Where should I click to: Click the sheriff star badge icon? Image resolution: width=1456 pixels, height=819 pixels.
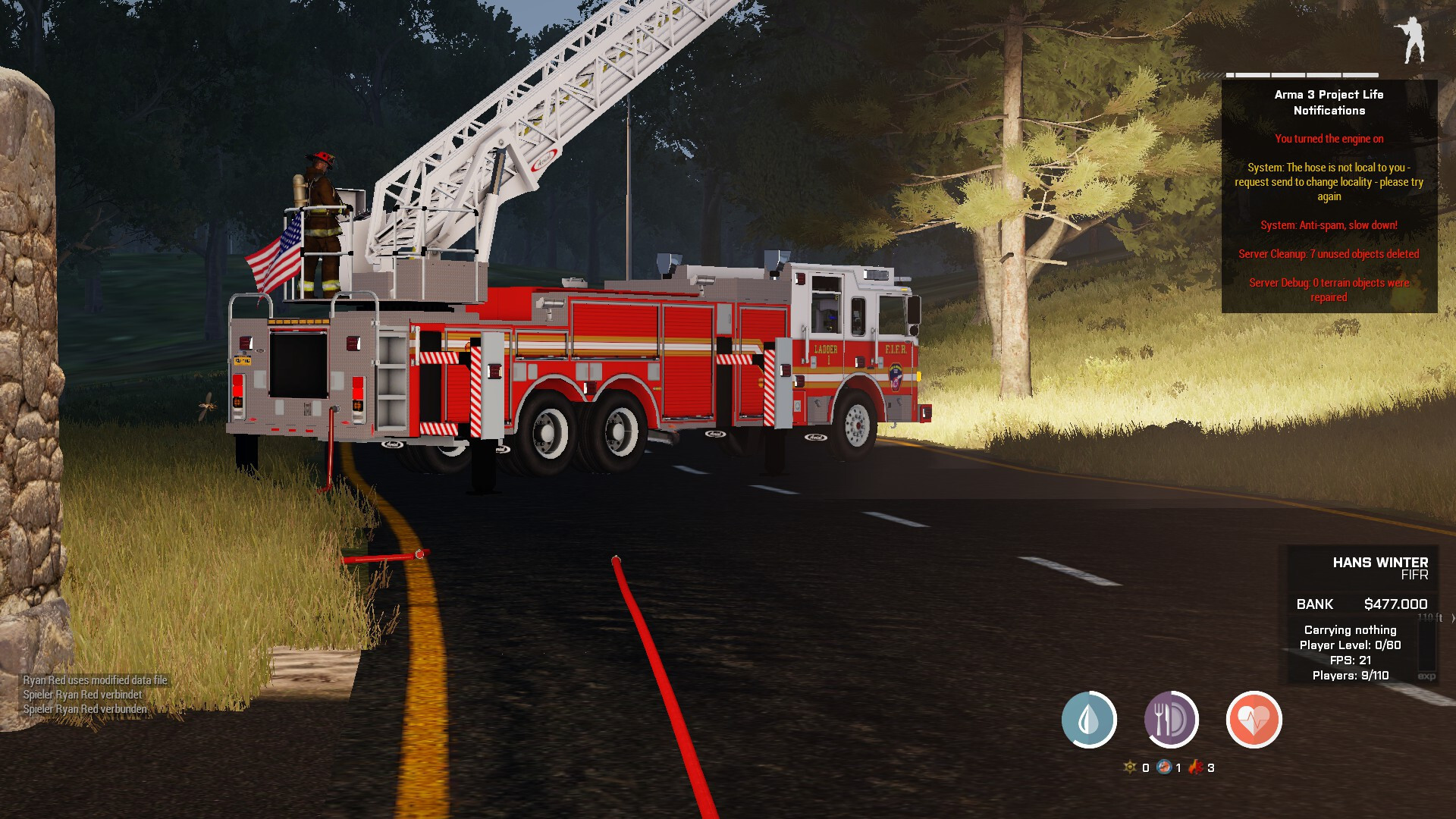pos(1130,767)
